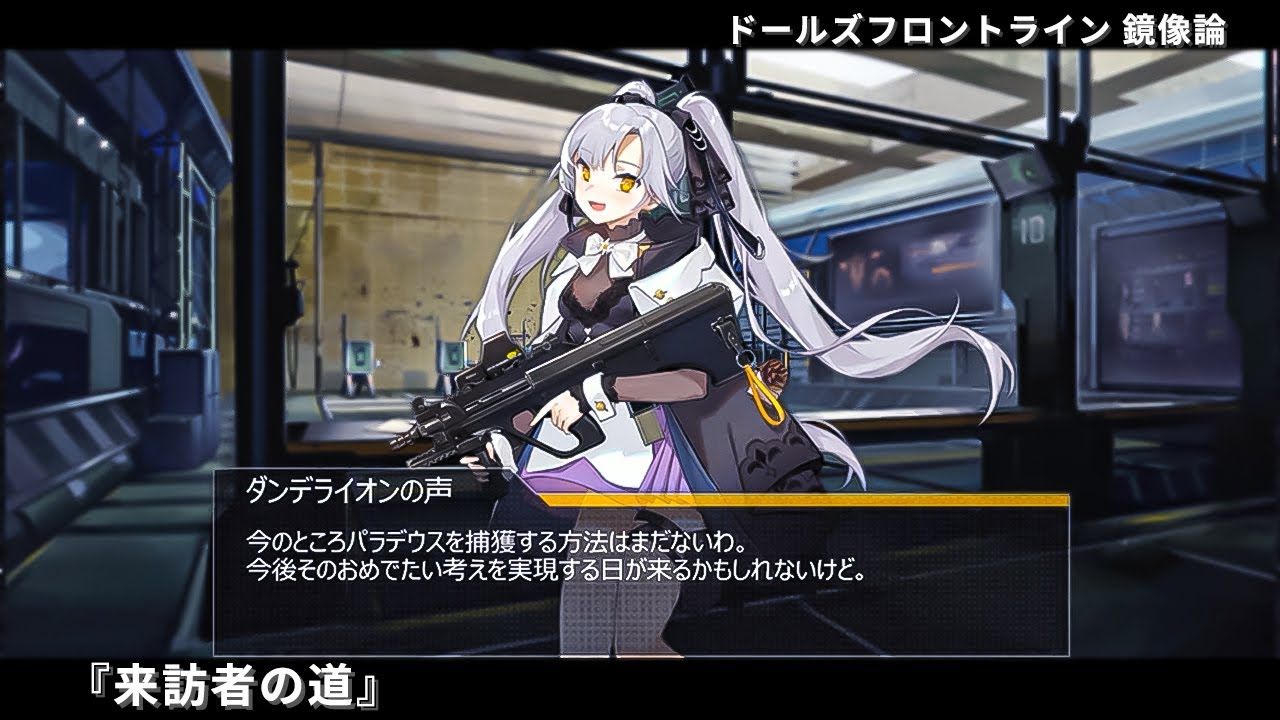
Task: Advance the dialogue by clicking the text box
Action: pos(641,578)
